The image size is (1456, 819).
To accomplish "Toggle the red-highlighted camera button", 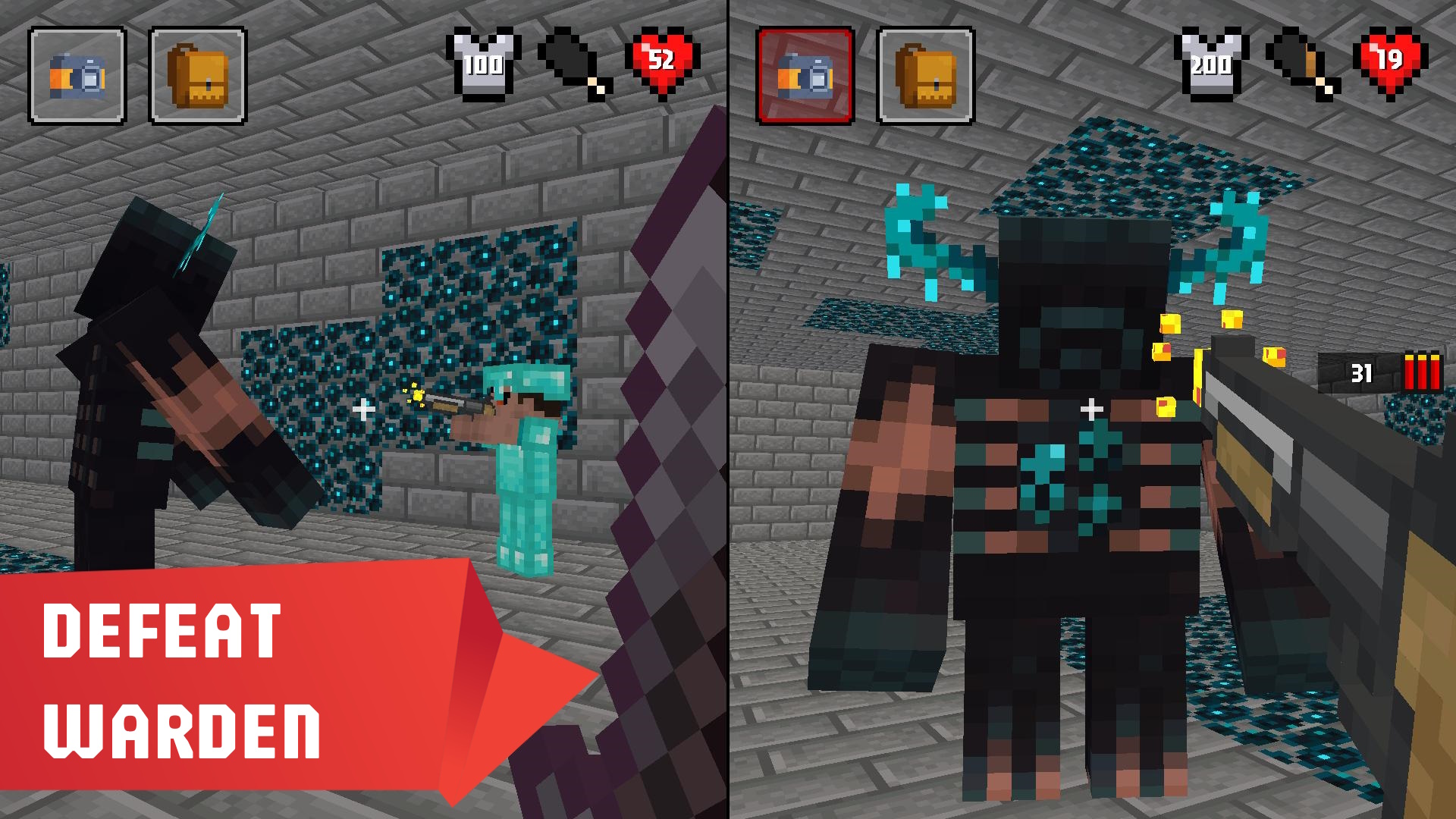I will point(805,74).
